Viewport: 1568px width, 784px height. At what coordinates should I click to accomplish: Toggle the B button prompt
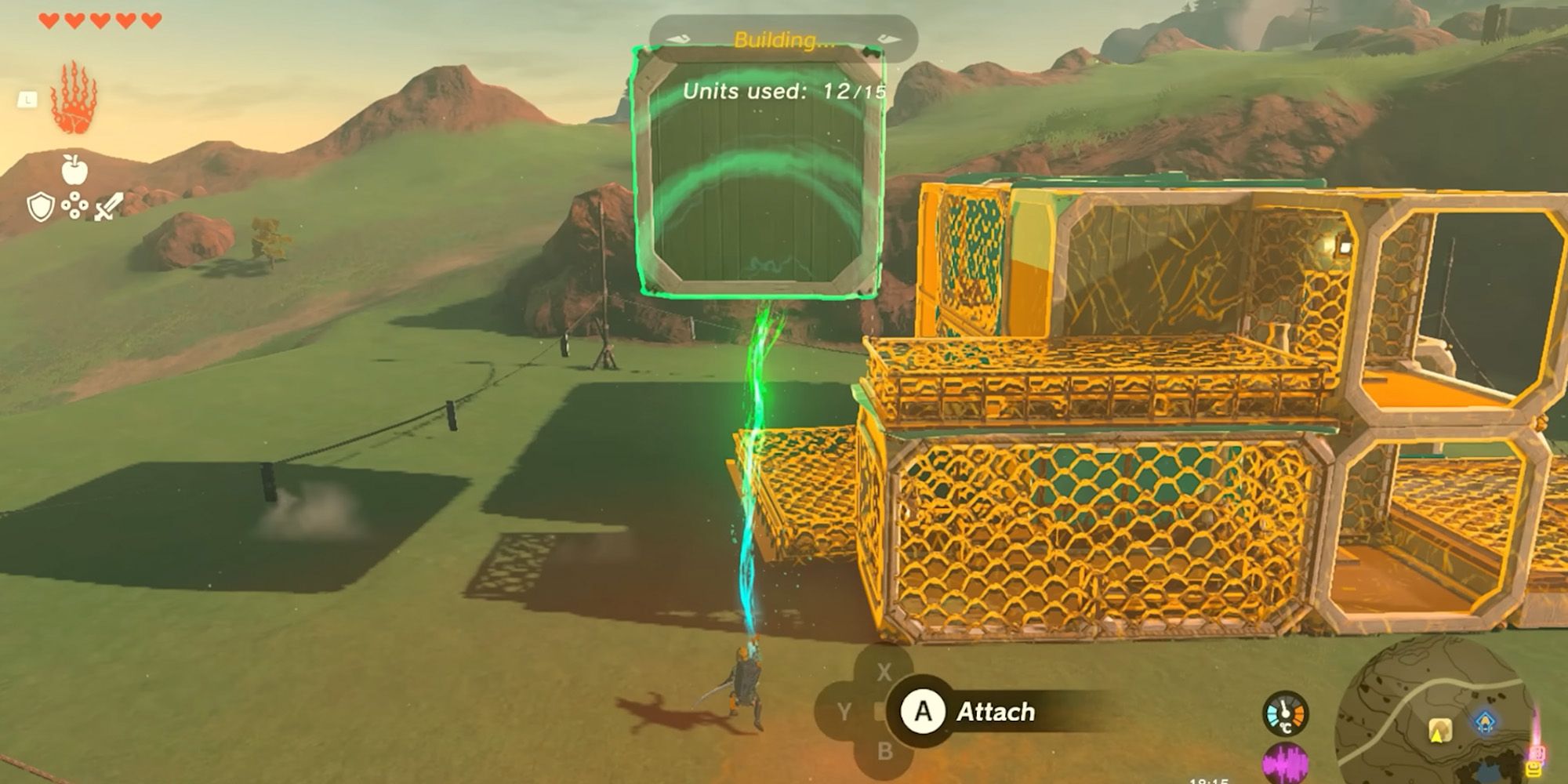tap(886, 752)
